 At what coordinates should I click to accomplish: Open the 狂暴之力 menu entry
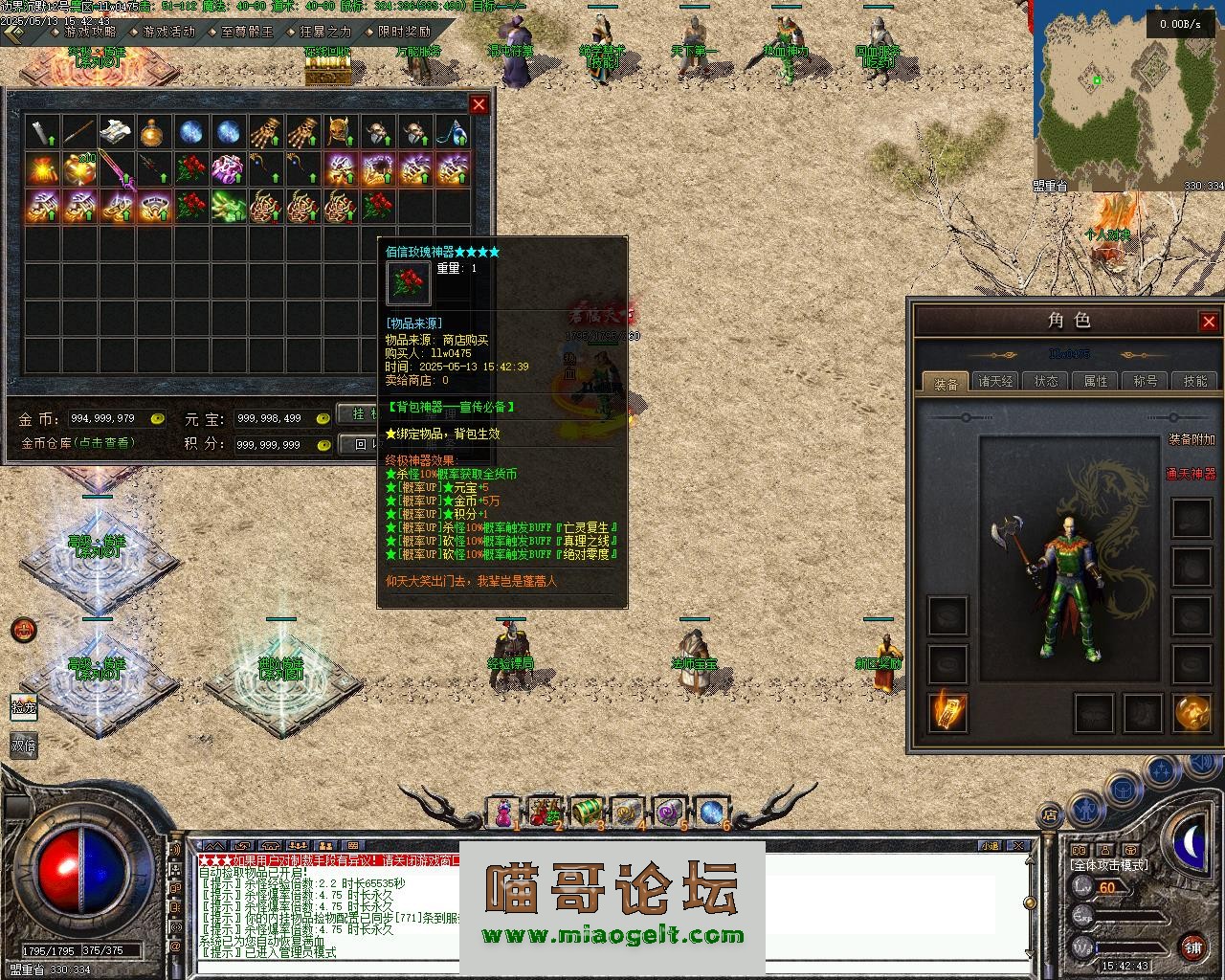(x=324, y=32)
